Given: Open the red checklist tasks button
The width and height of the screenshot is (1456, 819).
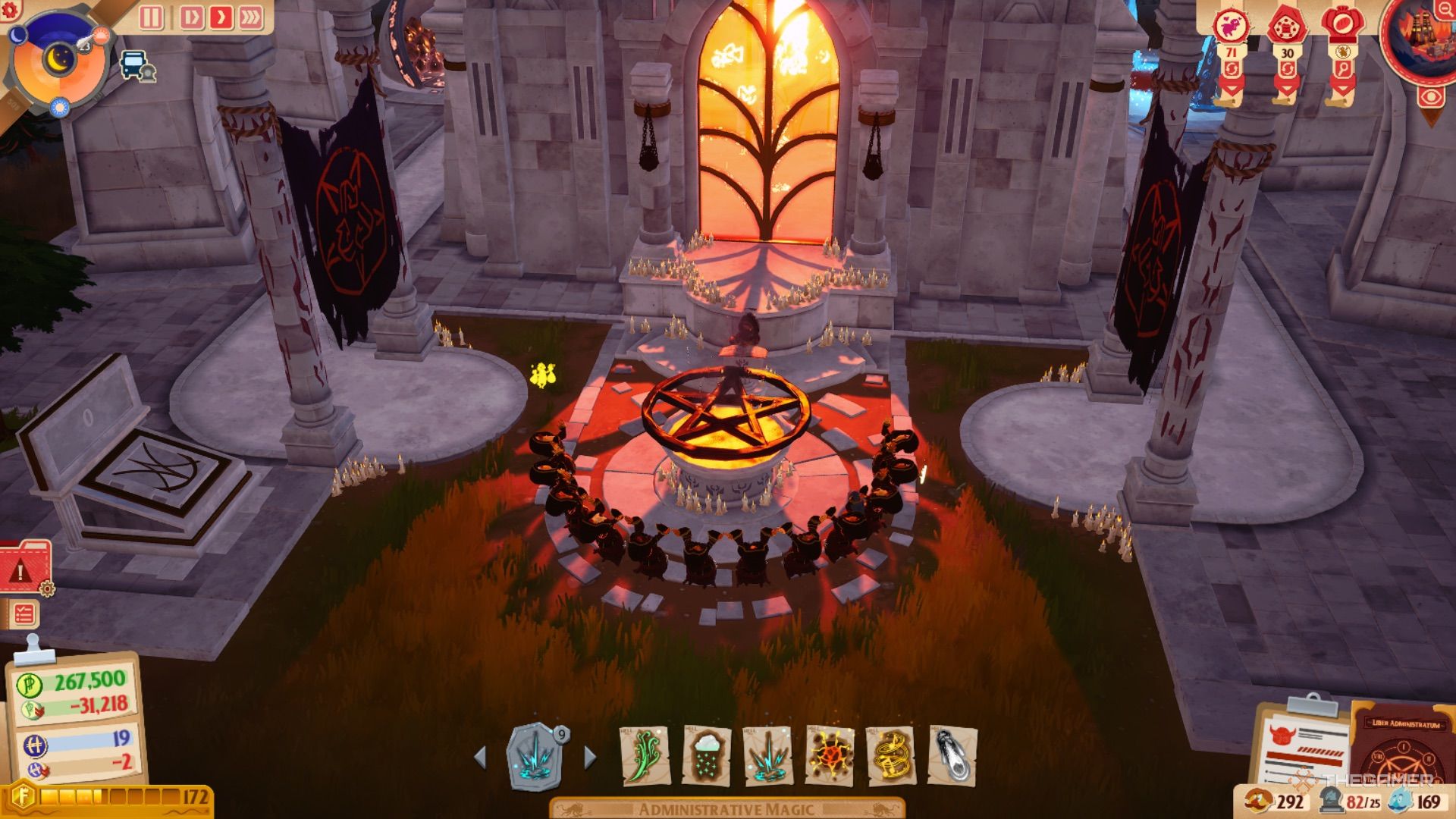Looking at the screenshot, I should pos(24,613).
